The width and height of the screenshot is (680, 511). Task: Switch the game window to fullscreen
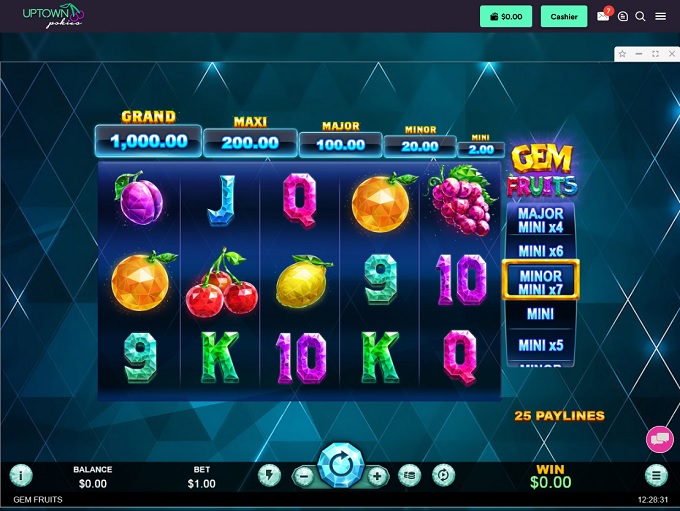coord(656,53)
